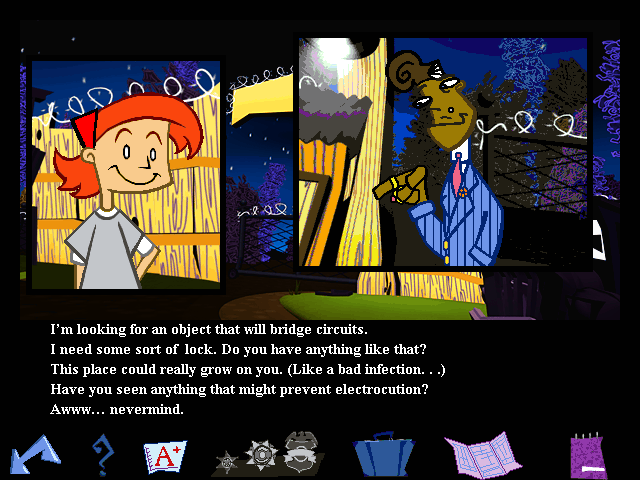Say this place could really grow on you
Image resolution: width=640 pixels, height=480 pixels.
[x=248, y=370]
